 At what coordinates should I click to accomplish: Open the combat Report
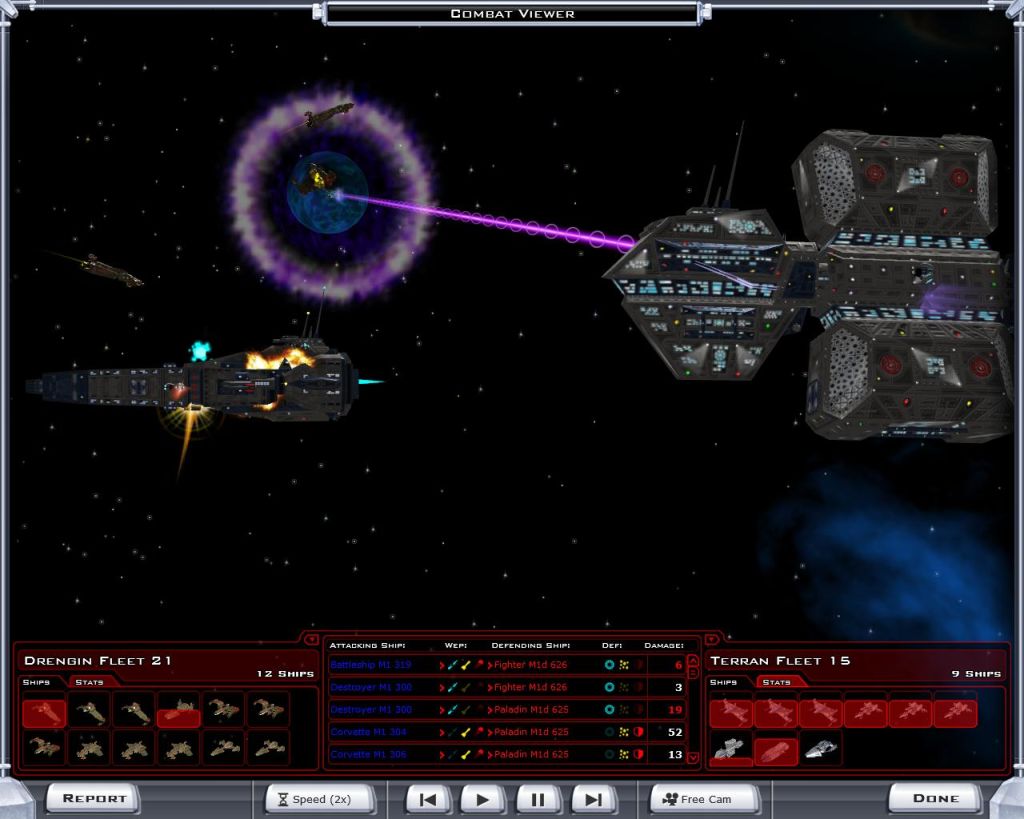pos(95,798)
